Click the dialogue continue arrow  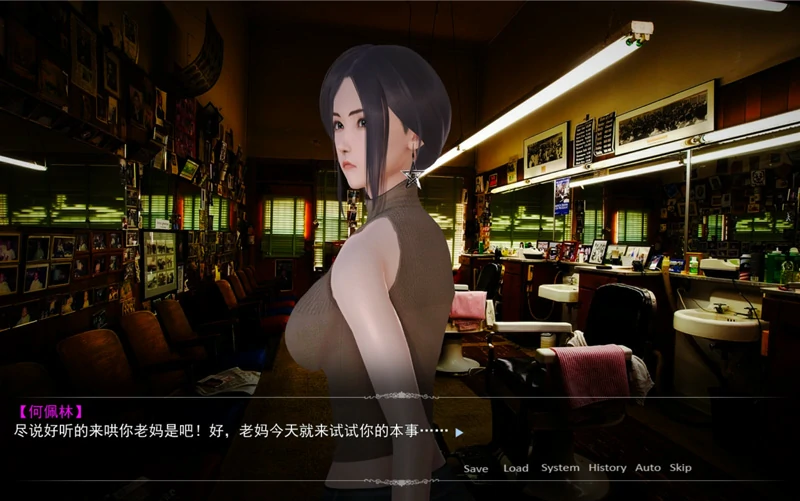[x=459, y=433]
